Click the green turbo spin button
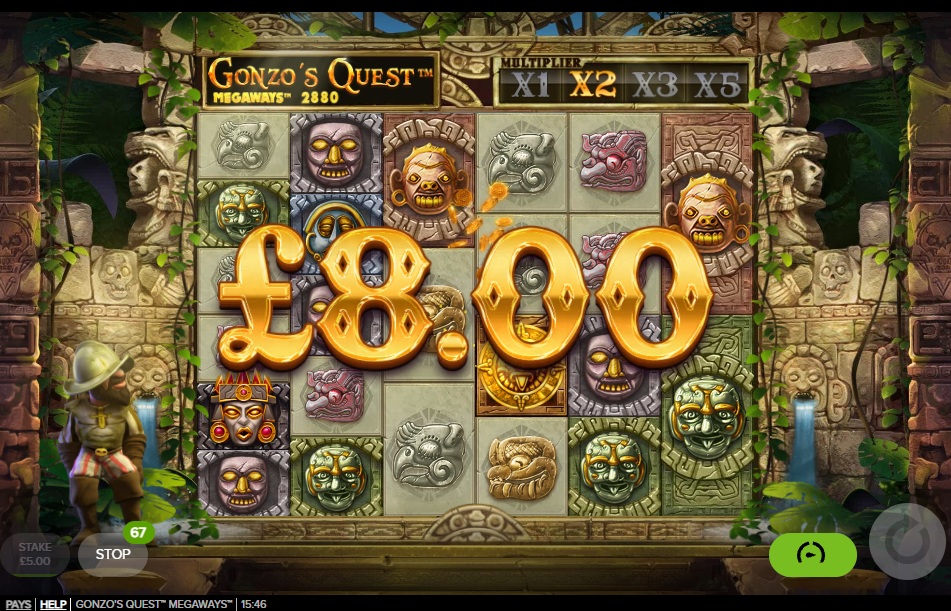 (812, 554)
